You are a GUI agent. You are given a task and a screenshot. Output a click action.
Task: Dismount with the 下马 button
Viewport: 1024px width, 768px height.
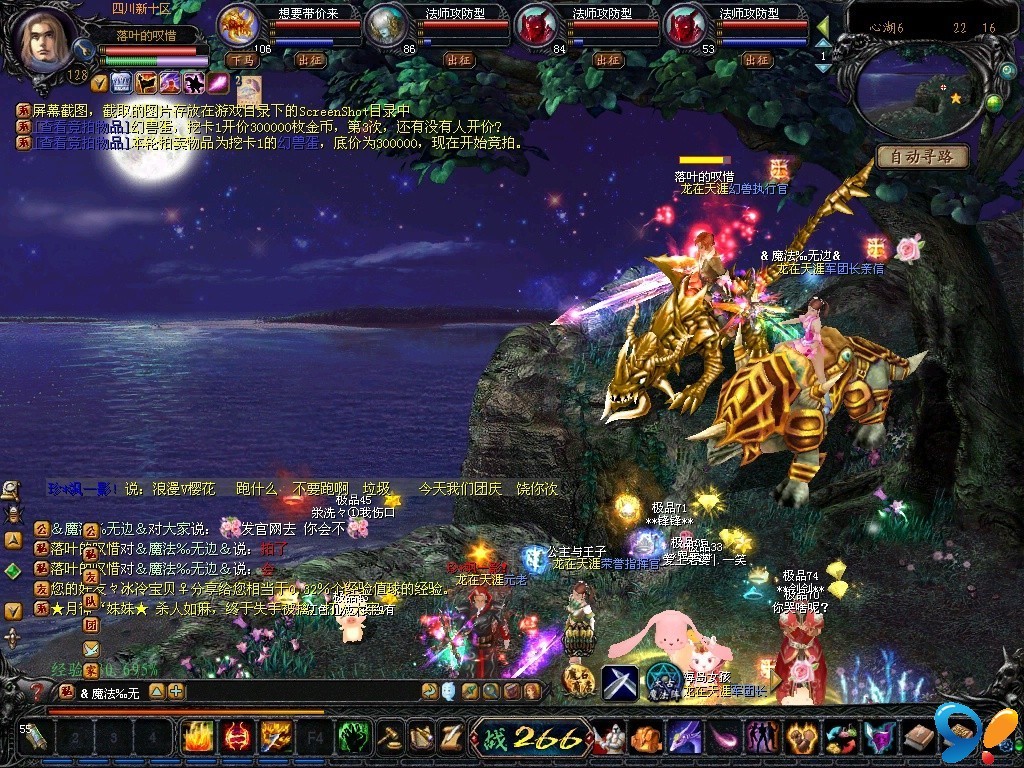(x=241, y=60)
